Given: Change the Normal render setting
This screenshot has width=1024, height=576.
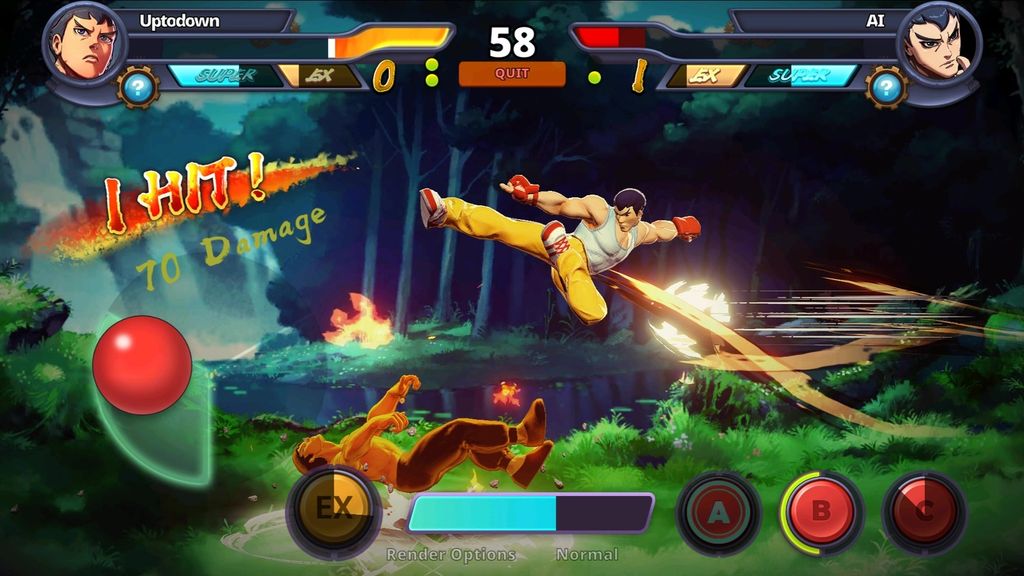Looking at the screenshot, I should tap(587, 554).
